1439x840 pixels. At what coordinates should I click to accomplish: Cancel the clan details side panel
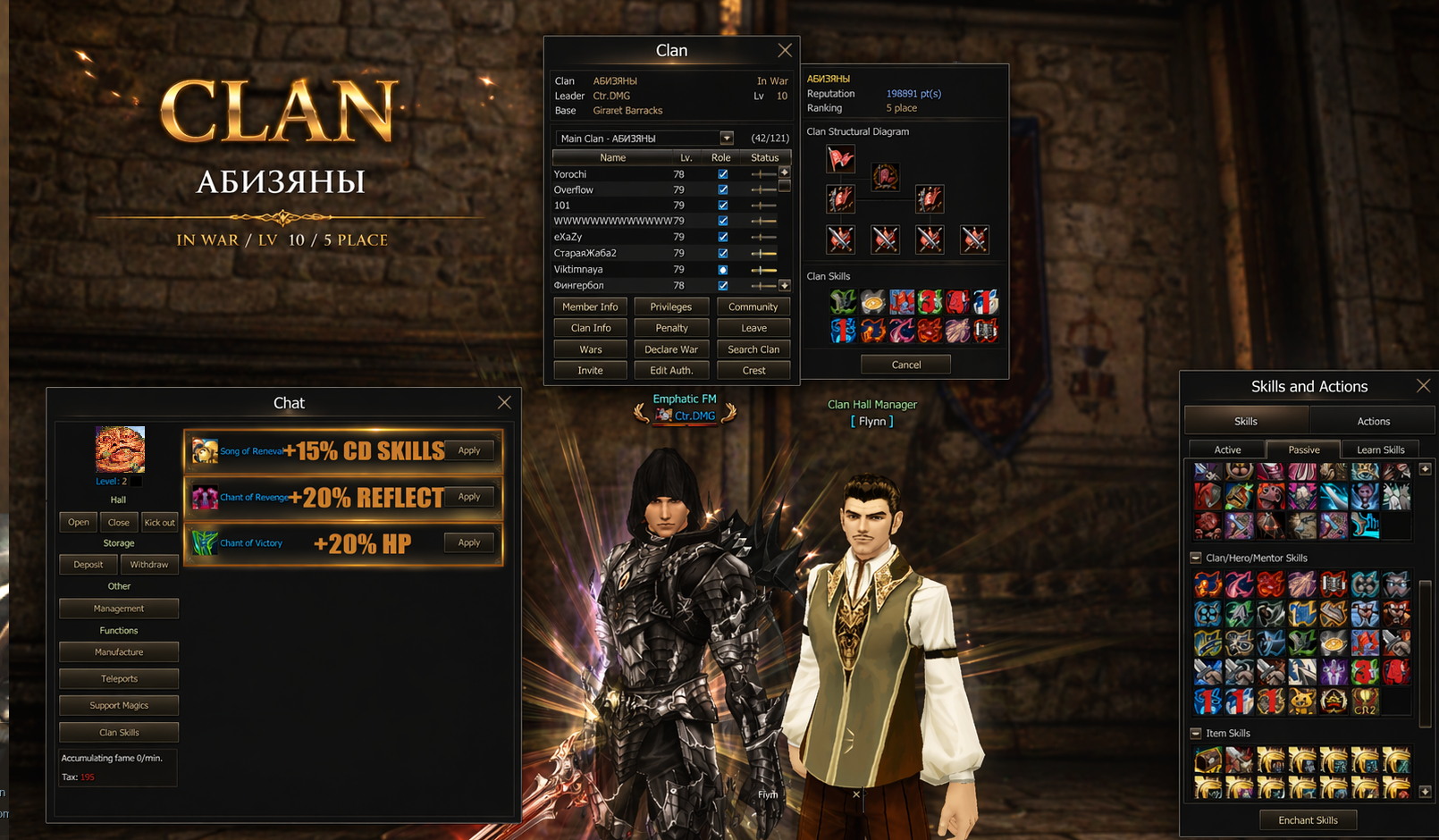[905, 365]
